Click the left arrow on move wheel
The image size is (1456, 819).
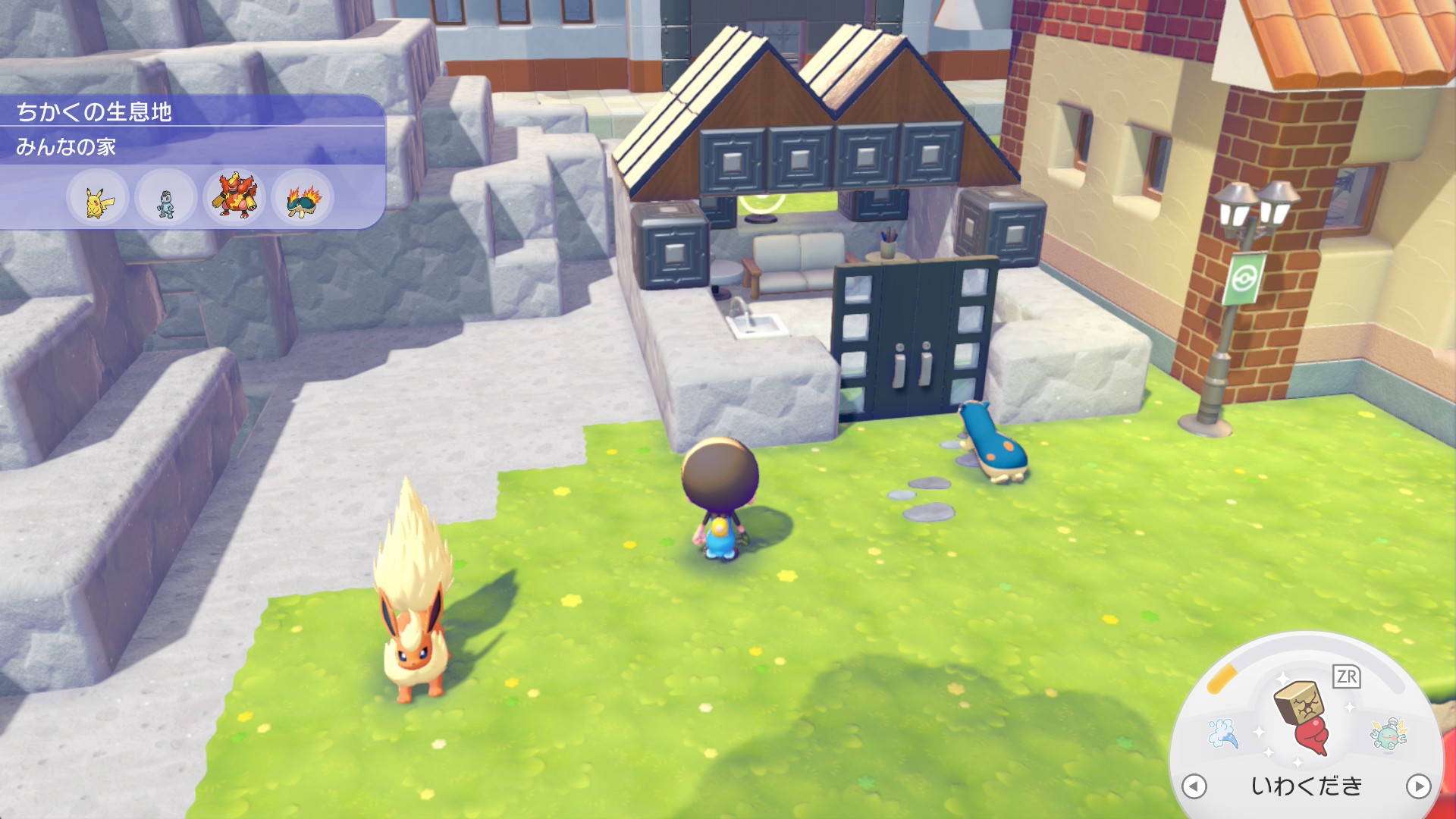click(x=1194, y=786)
